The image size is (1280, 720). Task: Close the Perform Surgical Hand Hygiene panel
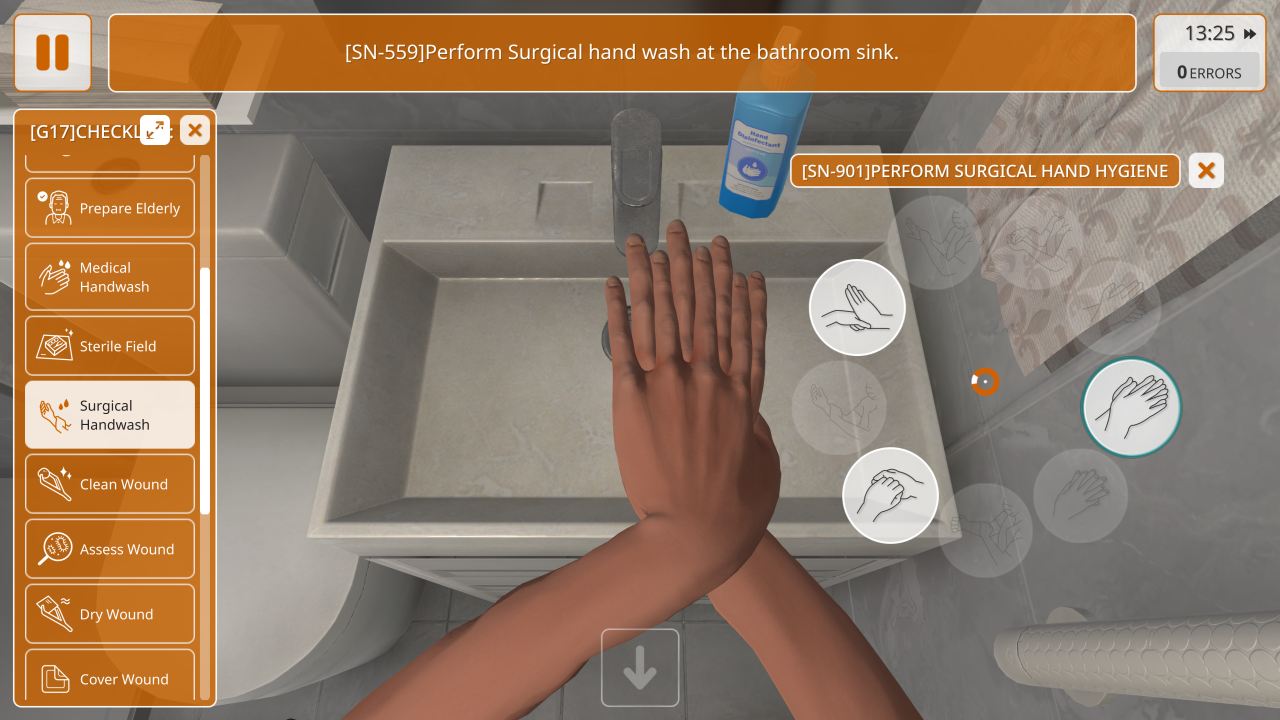(1206, 171)
